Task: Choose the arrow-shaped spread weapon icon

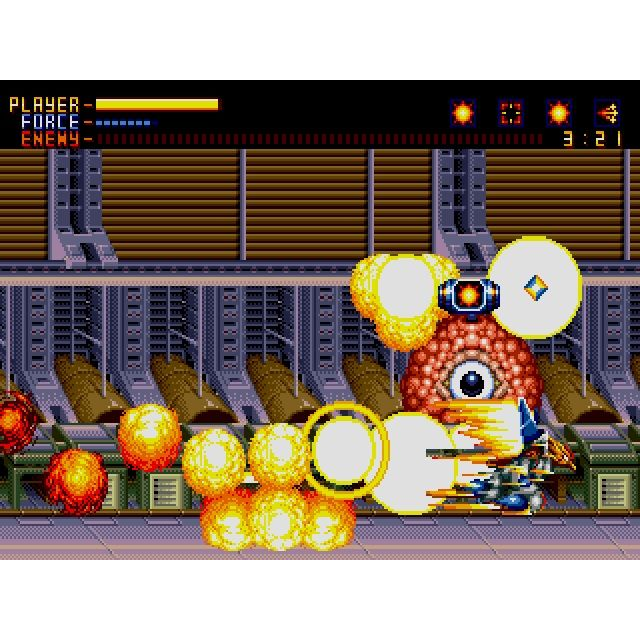Action: [x=607, y=113]
